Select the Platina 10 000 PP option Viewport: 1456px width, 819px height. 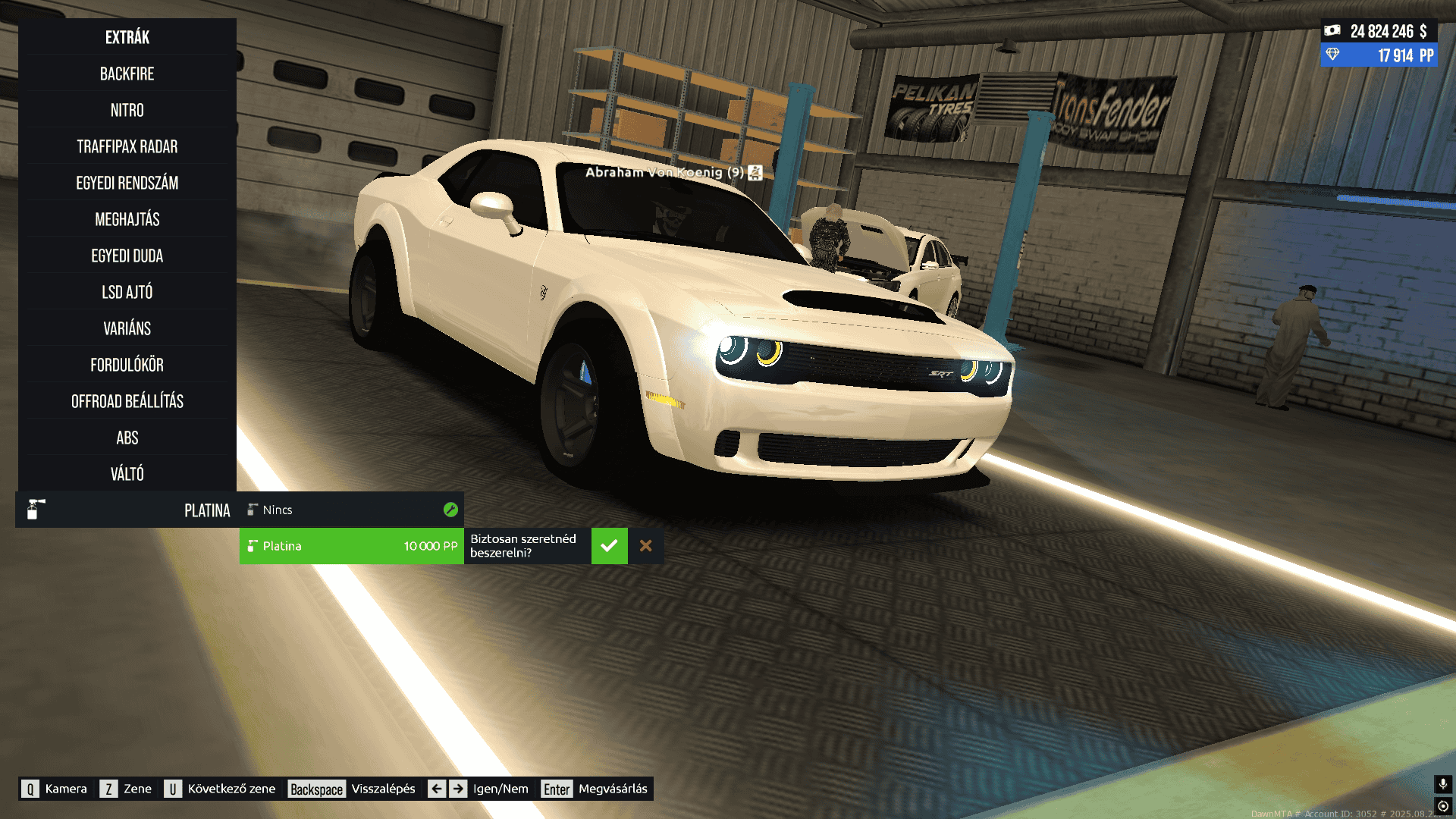point(351,546)
